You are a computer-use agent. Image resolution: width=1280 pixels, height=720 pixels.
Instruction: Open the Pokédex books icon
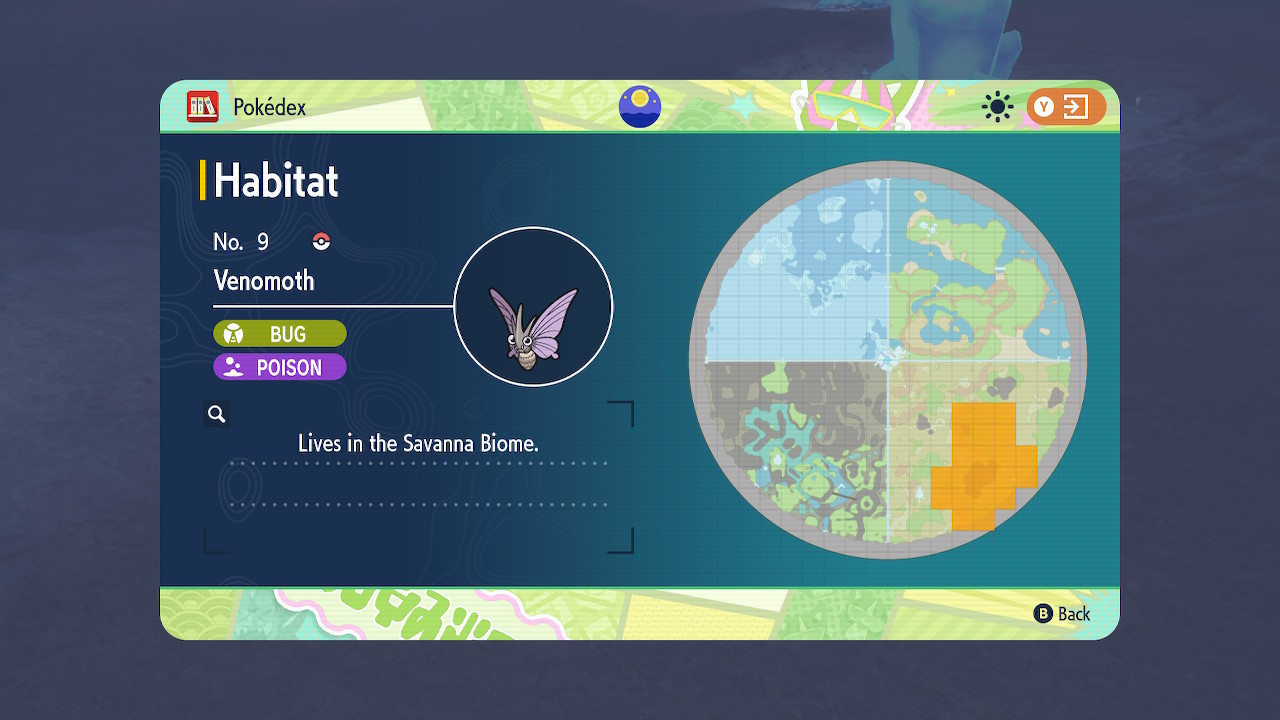pyautogui.click(x=203, y=107)
